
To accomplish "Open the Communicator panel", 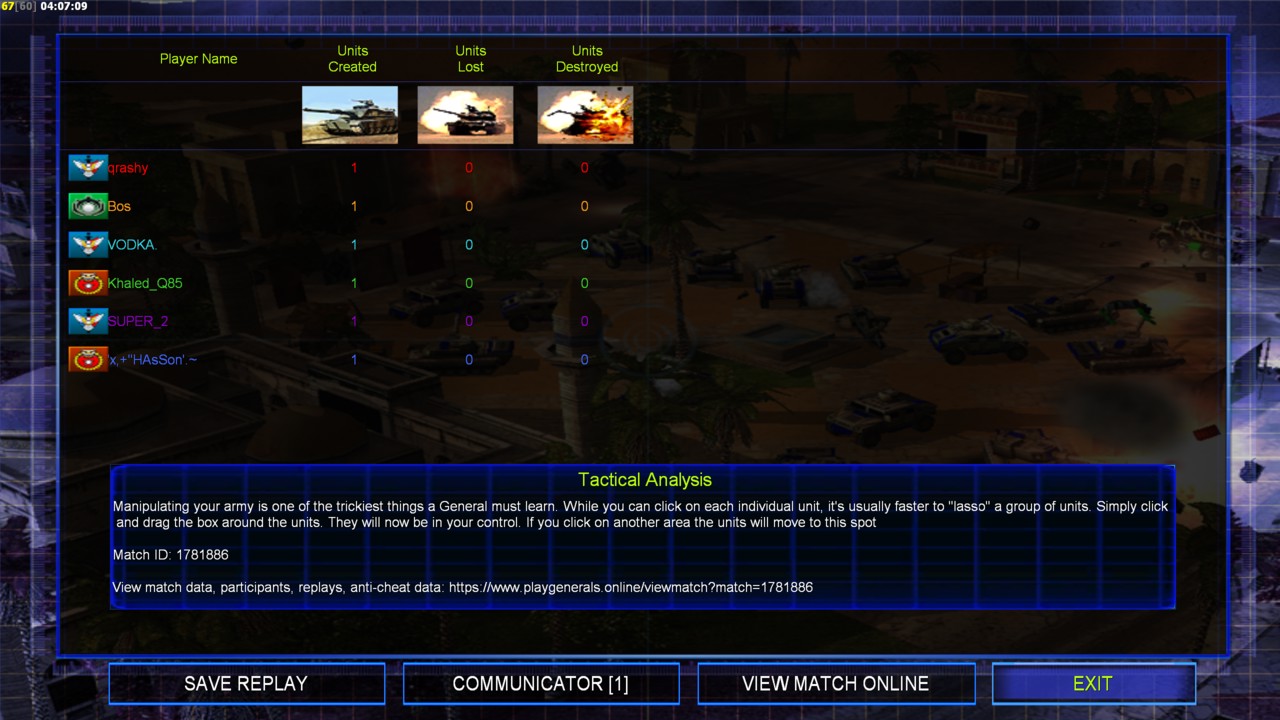I will pos(541,684).
